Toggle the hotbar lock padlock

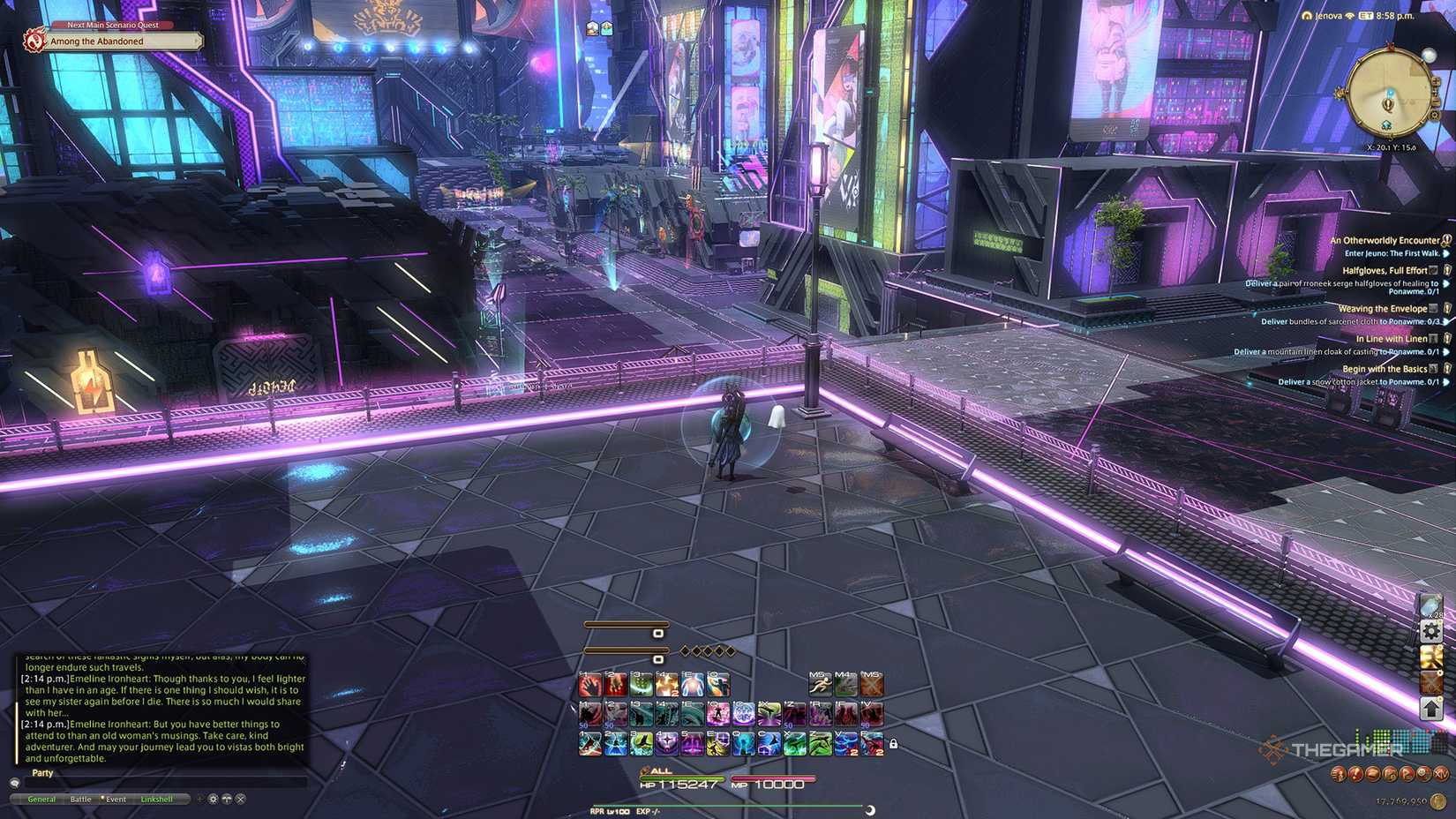(894, 744)
